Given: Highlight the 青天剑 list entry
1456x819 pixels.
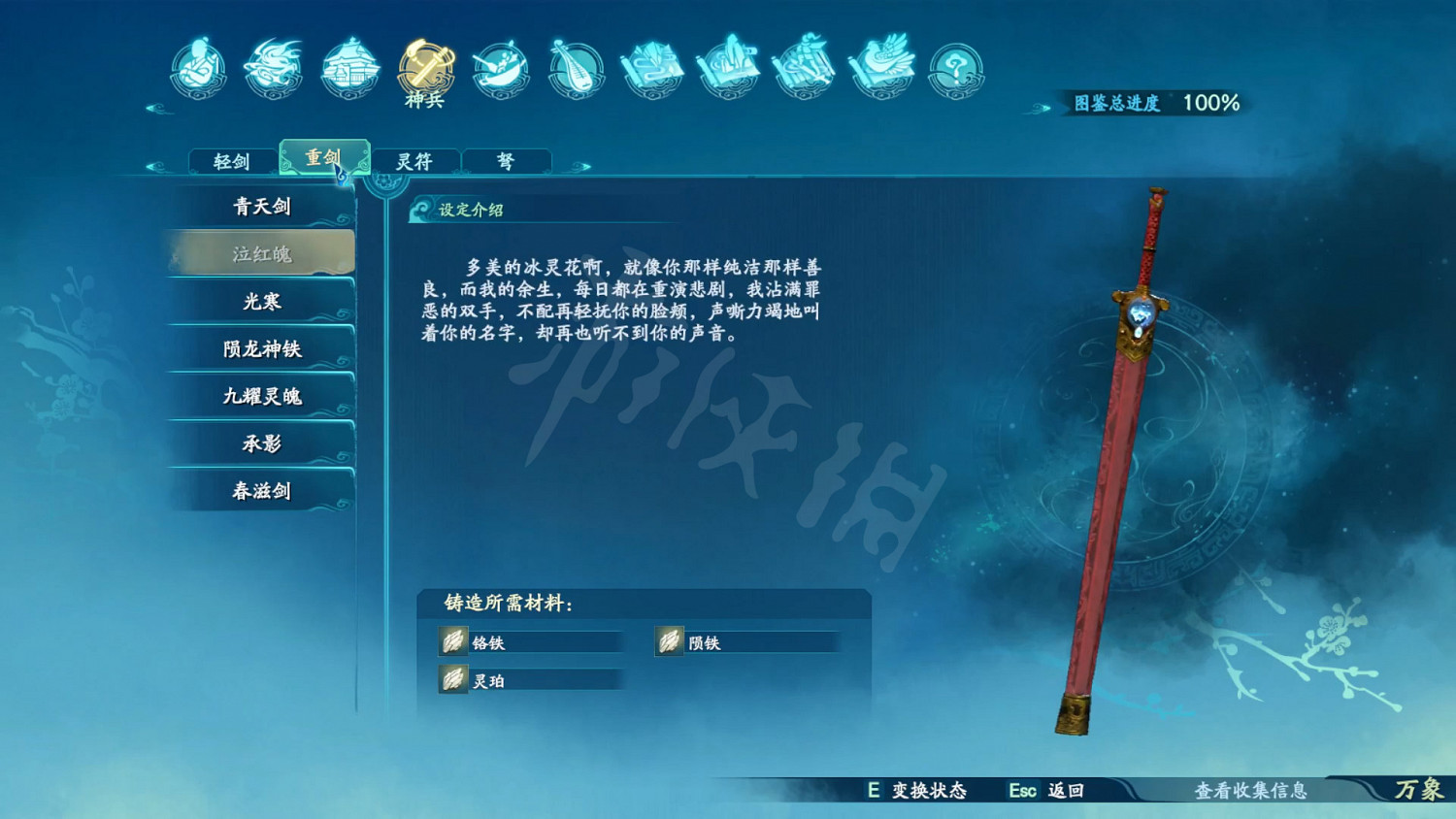Looking at the screenshot, I should (x=260, y=206).
